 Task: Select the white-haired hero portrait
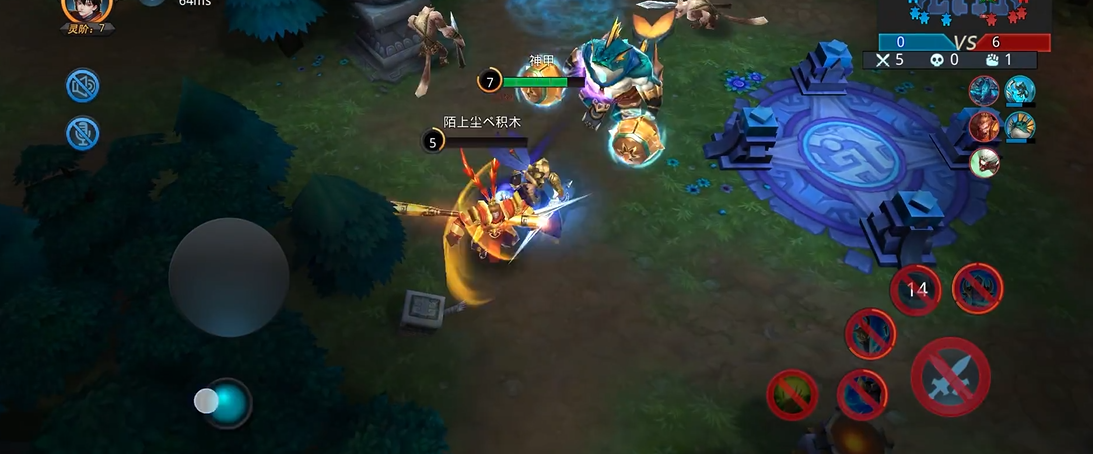point(985,161)
